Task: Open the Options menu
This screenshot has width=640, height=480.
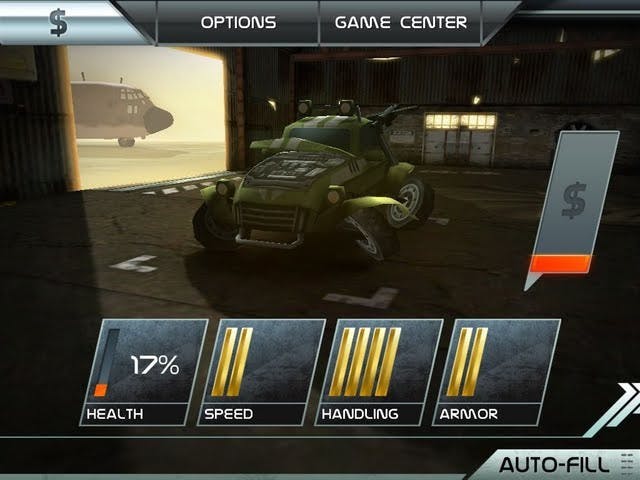Action: tap(237, 22)
